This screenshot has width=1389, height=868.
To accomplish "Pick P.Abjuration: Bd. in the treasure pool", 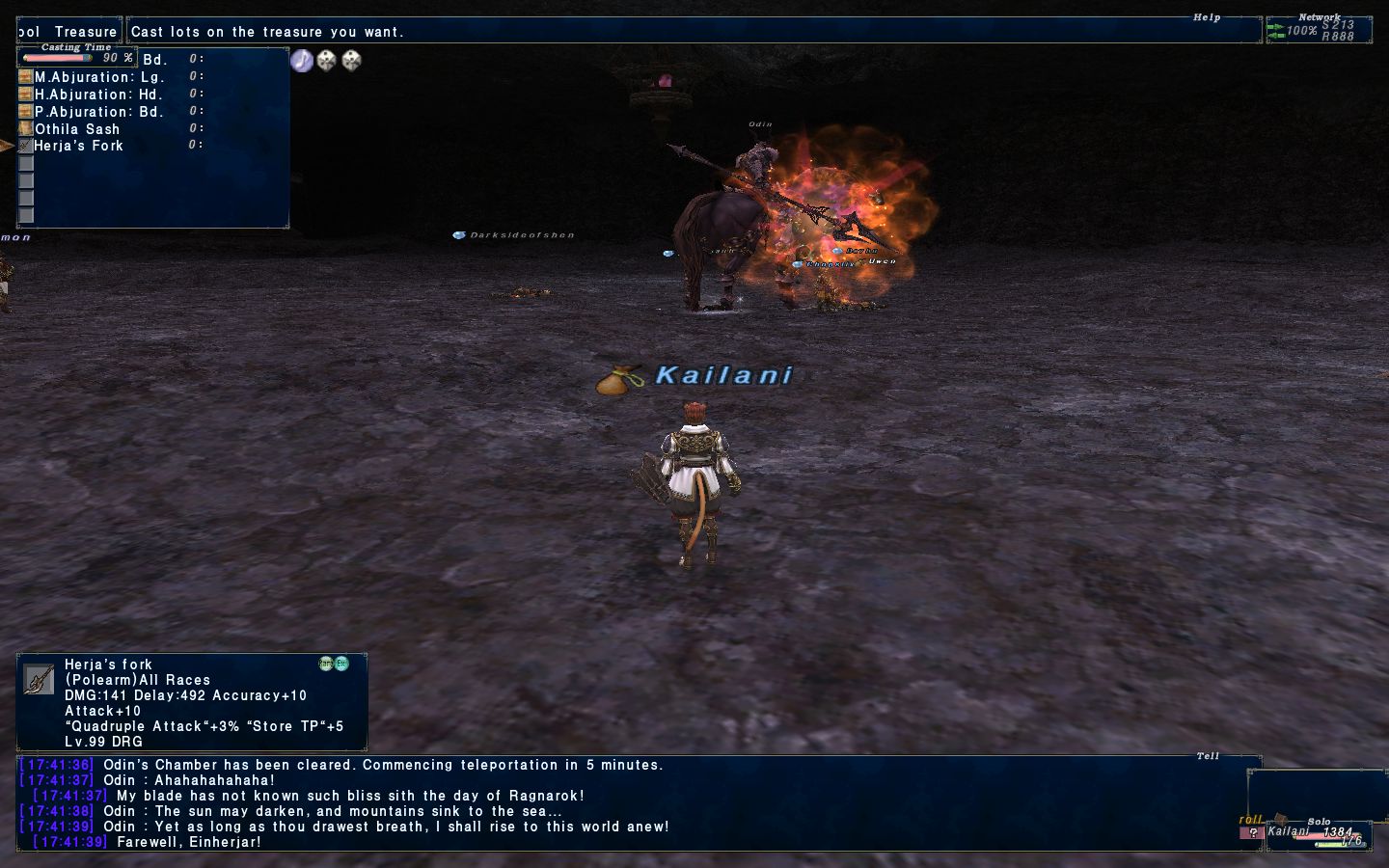I will coord(99,112).
